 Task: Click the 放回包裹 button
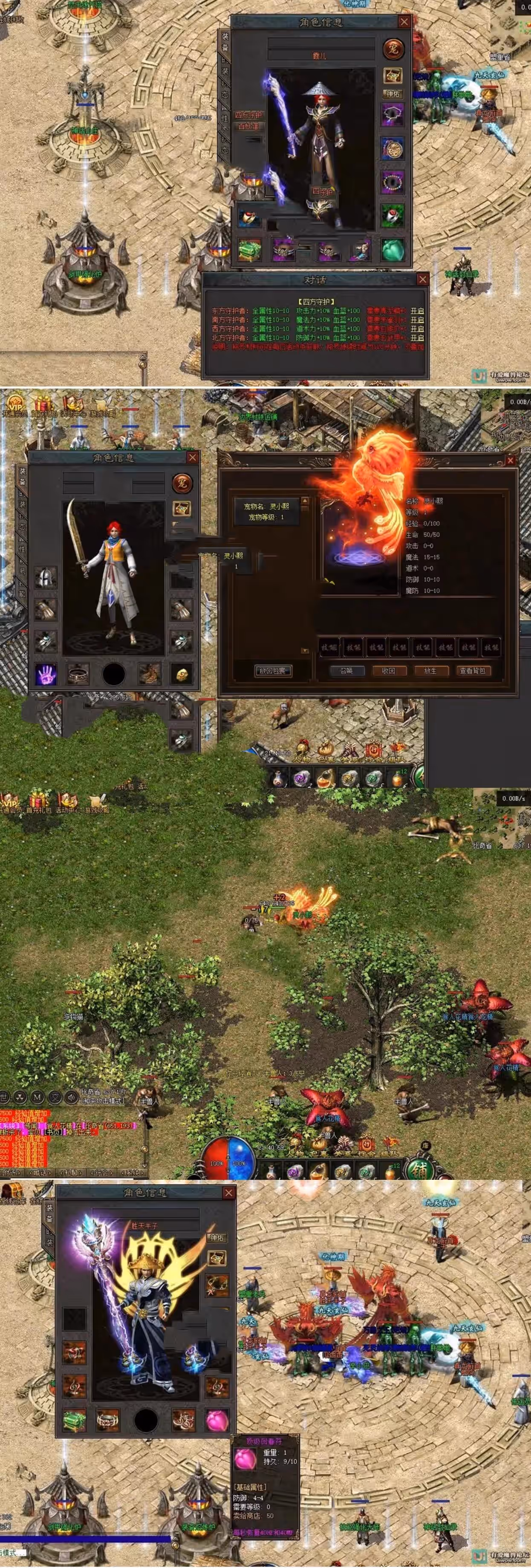pyautogui.click(x=272, y=671)
